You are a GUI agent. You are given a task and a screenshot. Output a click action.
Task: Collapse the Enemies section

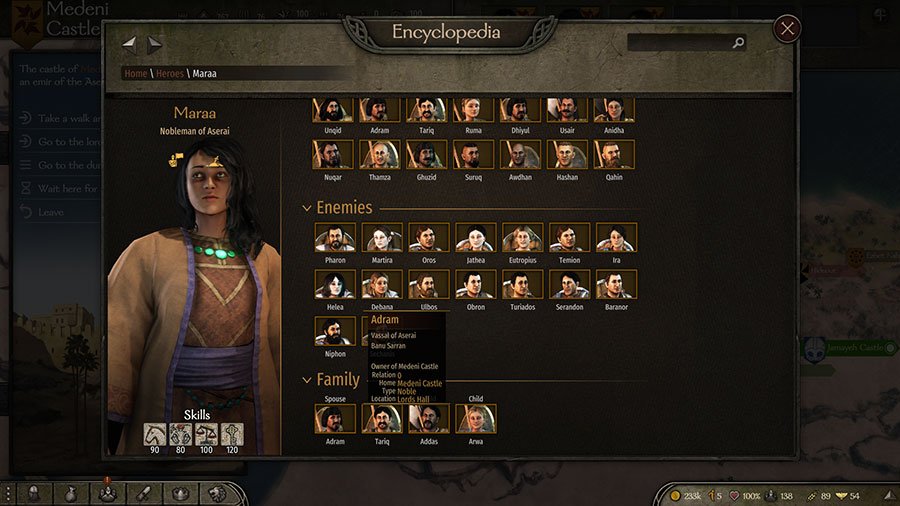306,208
